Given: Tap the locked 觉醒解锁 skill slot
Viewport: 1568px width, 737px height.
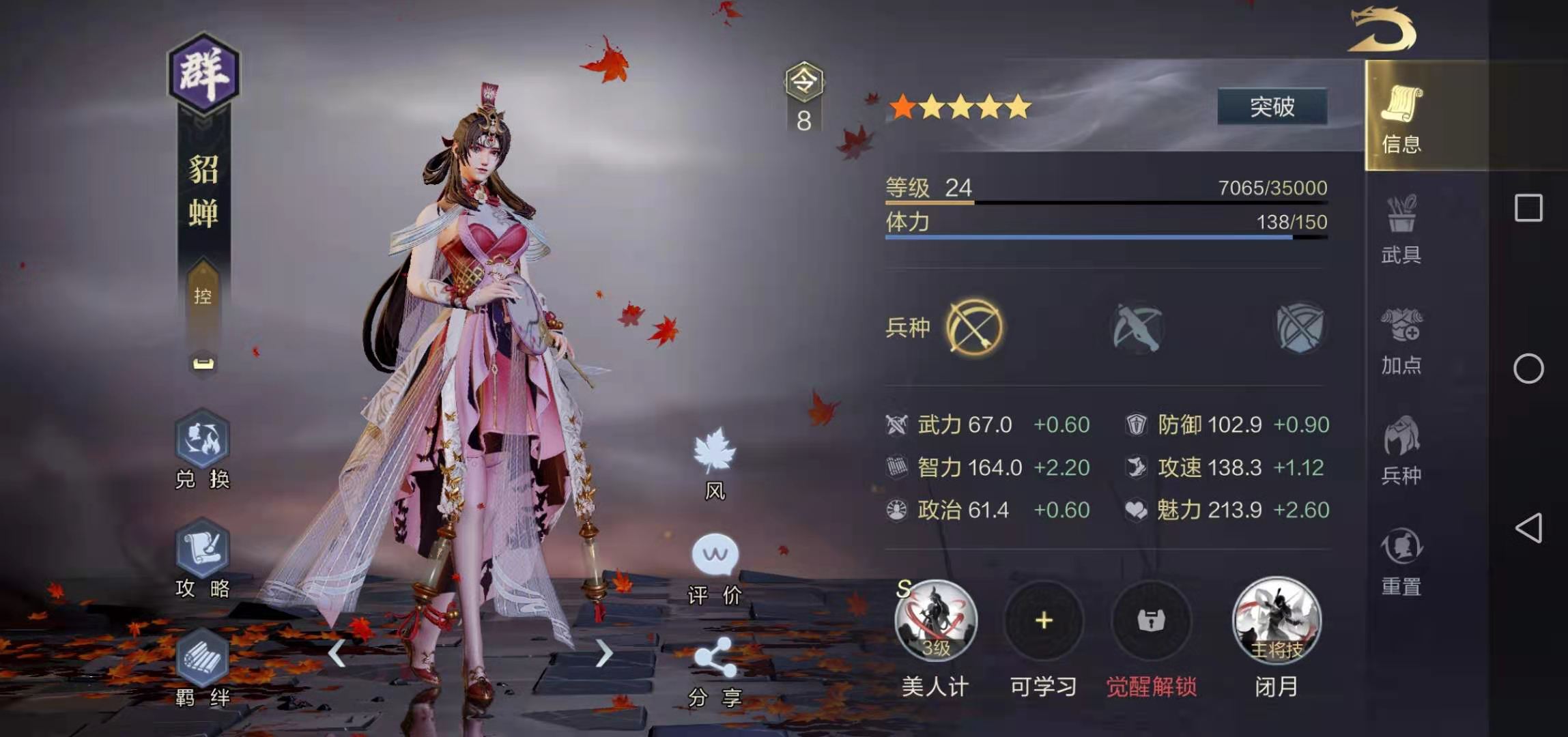Looking at the screenshot, I should click(x=1151, y=622).
